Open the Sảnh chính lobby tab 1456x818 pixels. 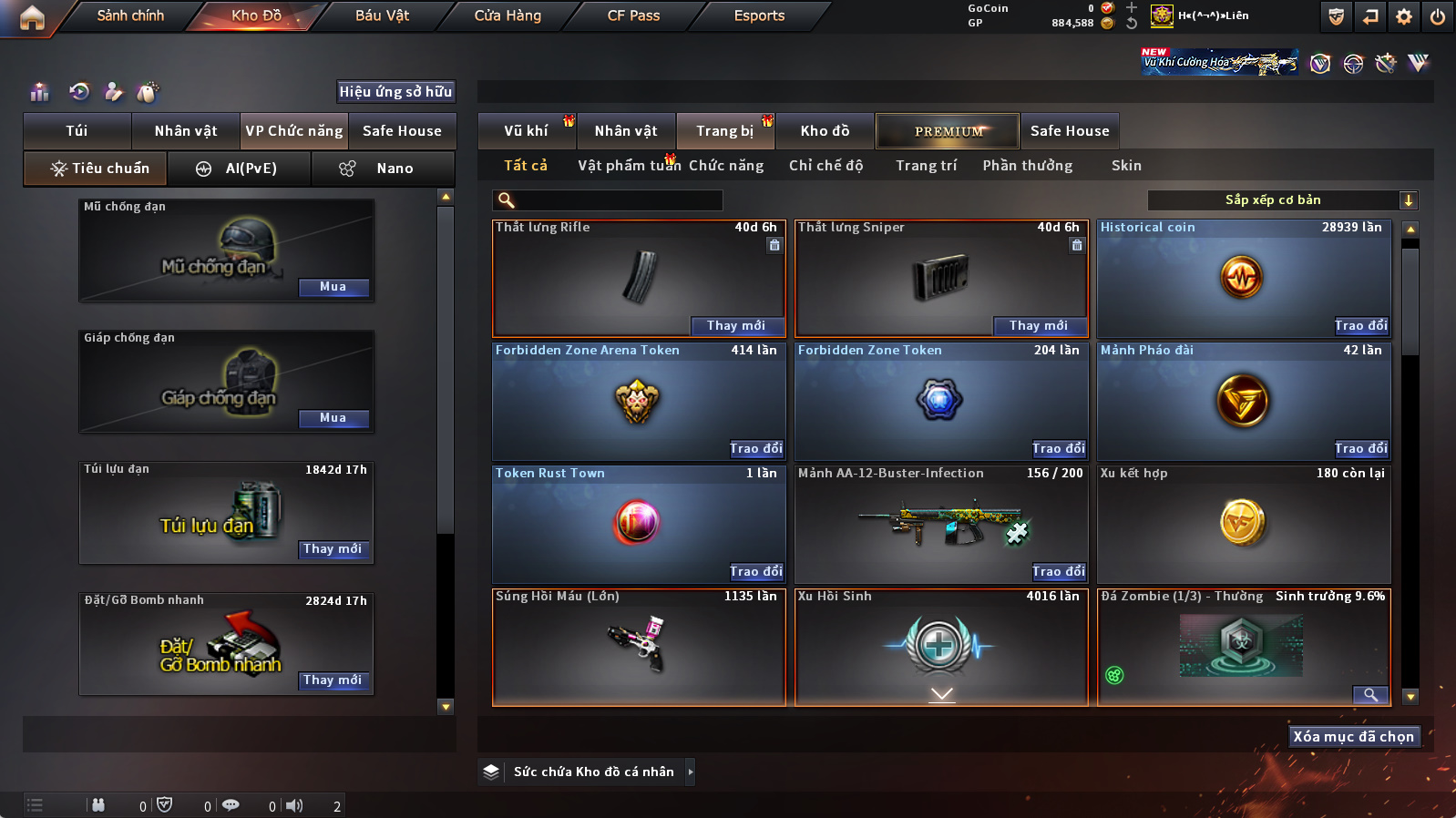[130, 15]
